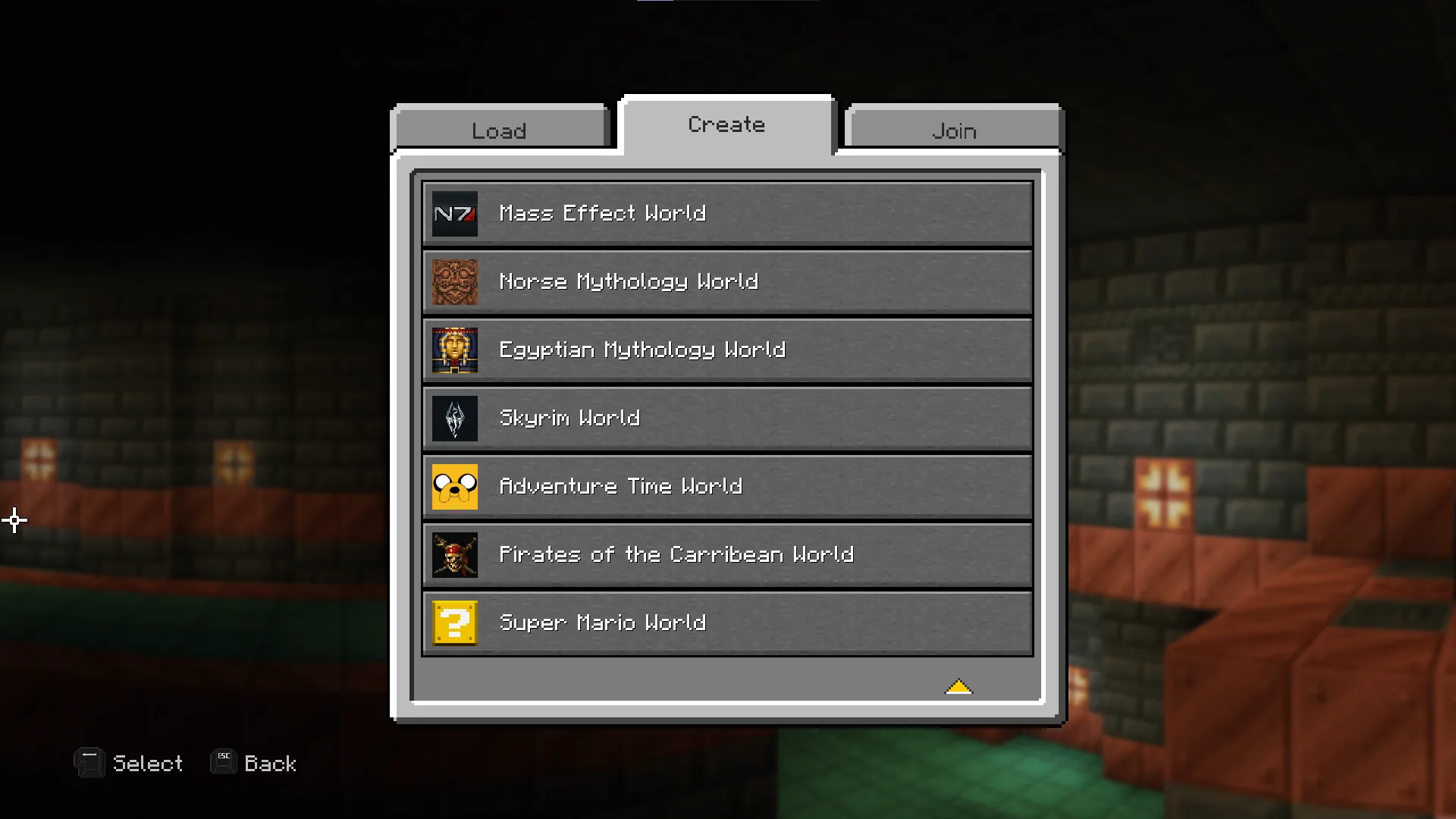Click the Jake face Adventure Time icon

454,486
